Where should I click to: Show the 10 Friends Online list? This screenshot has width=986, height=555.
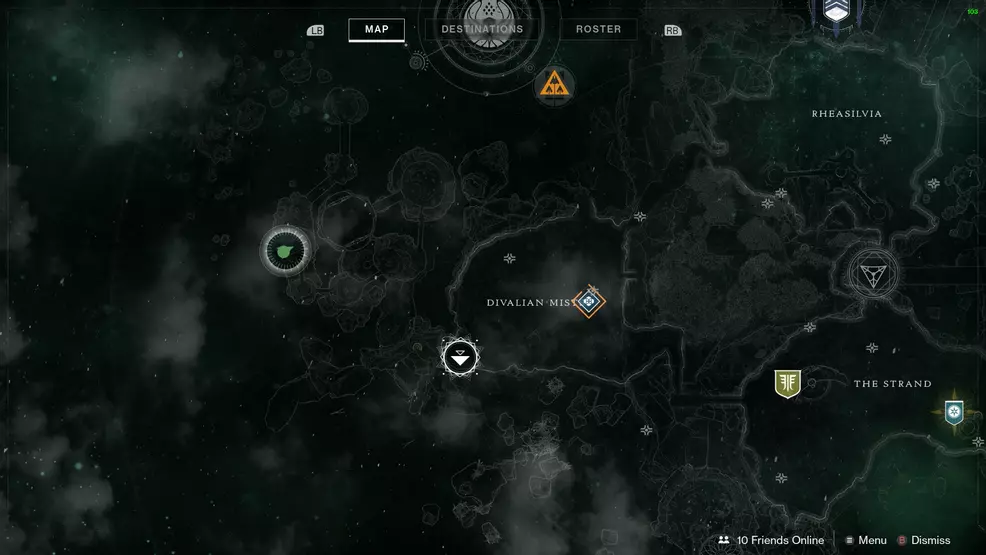[770, 540]
